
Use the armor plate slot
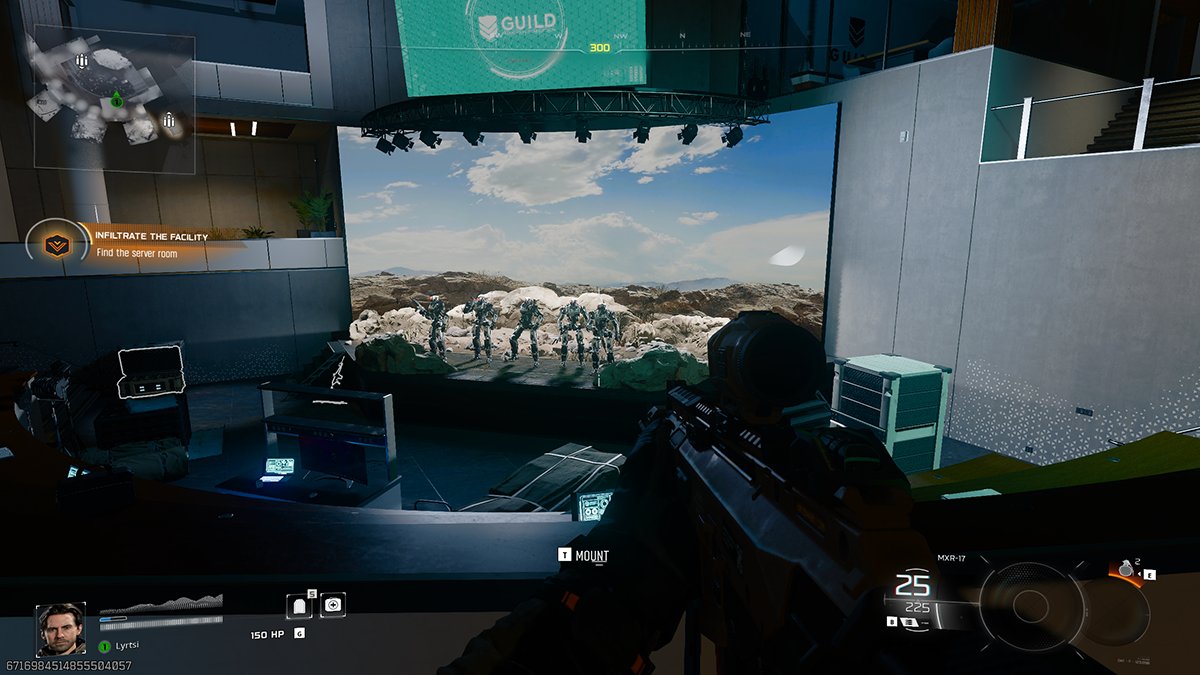pos(301,606)
